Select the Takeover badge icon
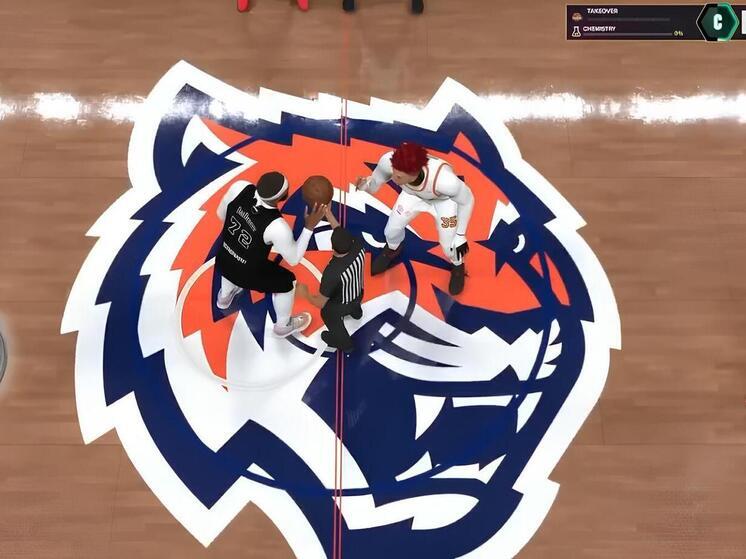Screen dimensions: 746x559 [576, 15]
